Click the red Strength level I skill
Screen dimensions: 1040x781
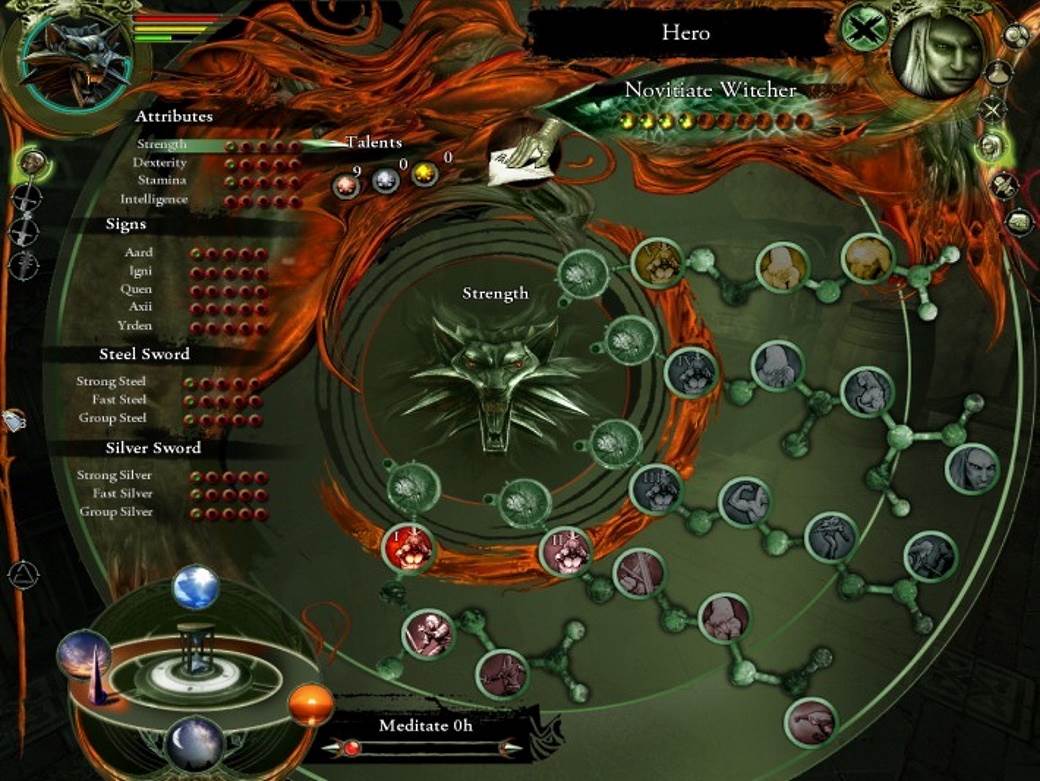coord(408,548)
